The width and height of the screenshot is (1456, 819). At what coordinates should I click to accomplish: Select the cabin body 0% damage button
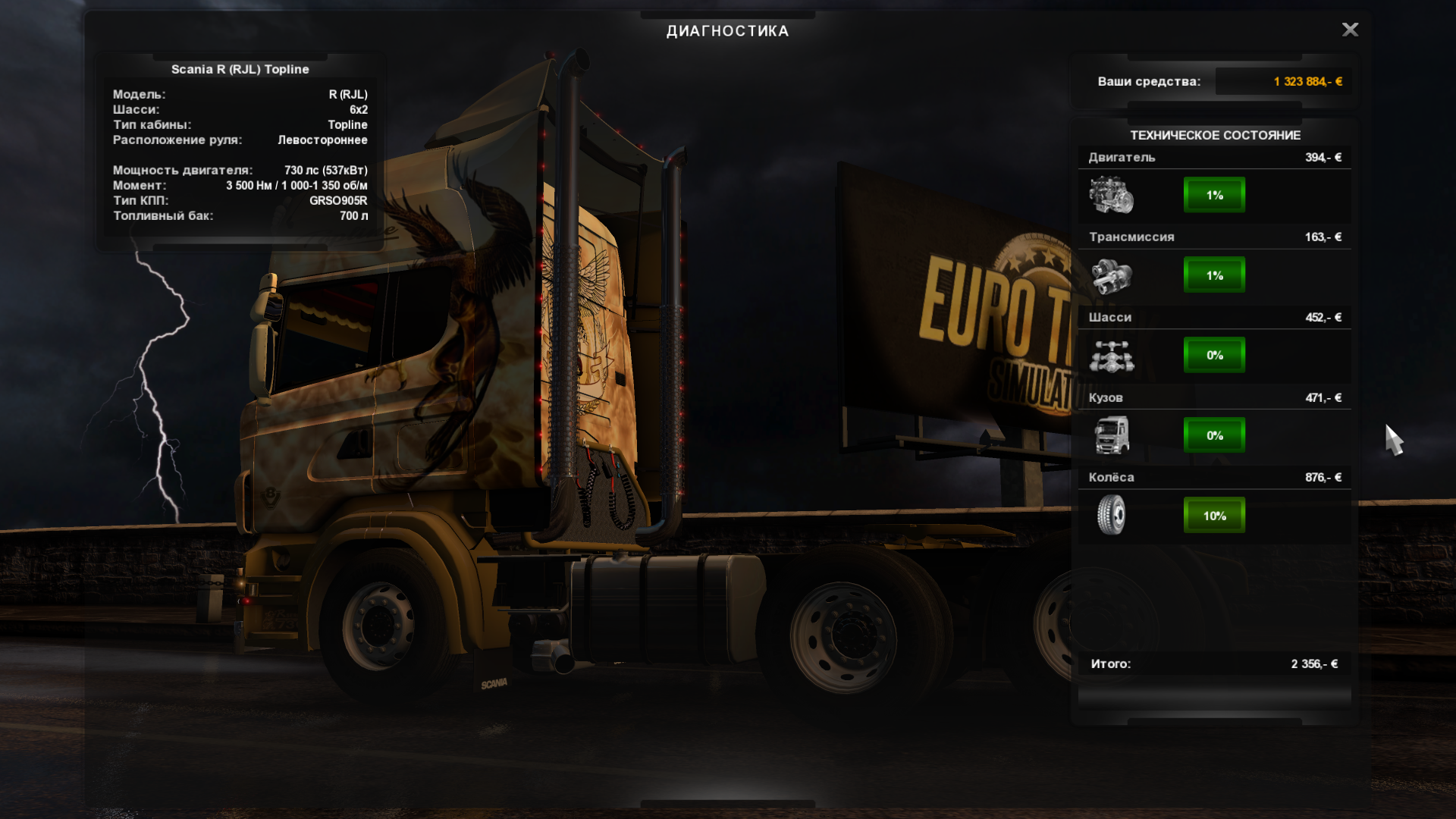1214,435
